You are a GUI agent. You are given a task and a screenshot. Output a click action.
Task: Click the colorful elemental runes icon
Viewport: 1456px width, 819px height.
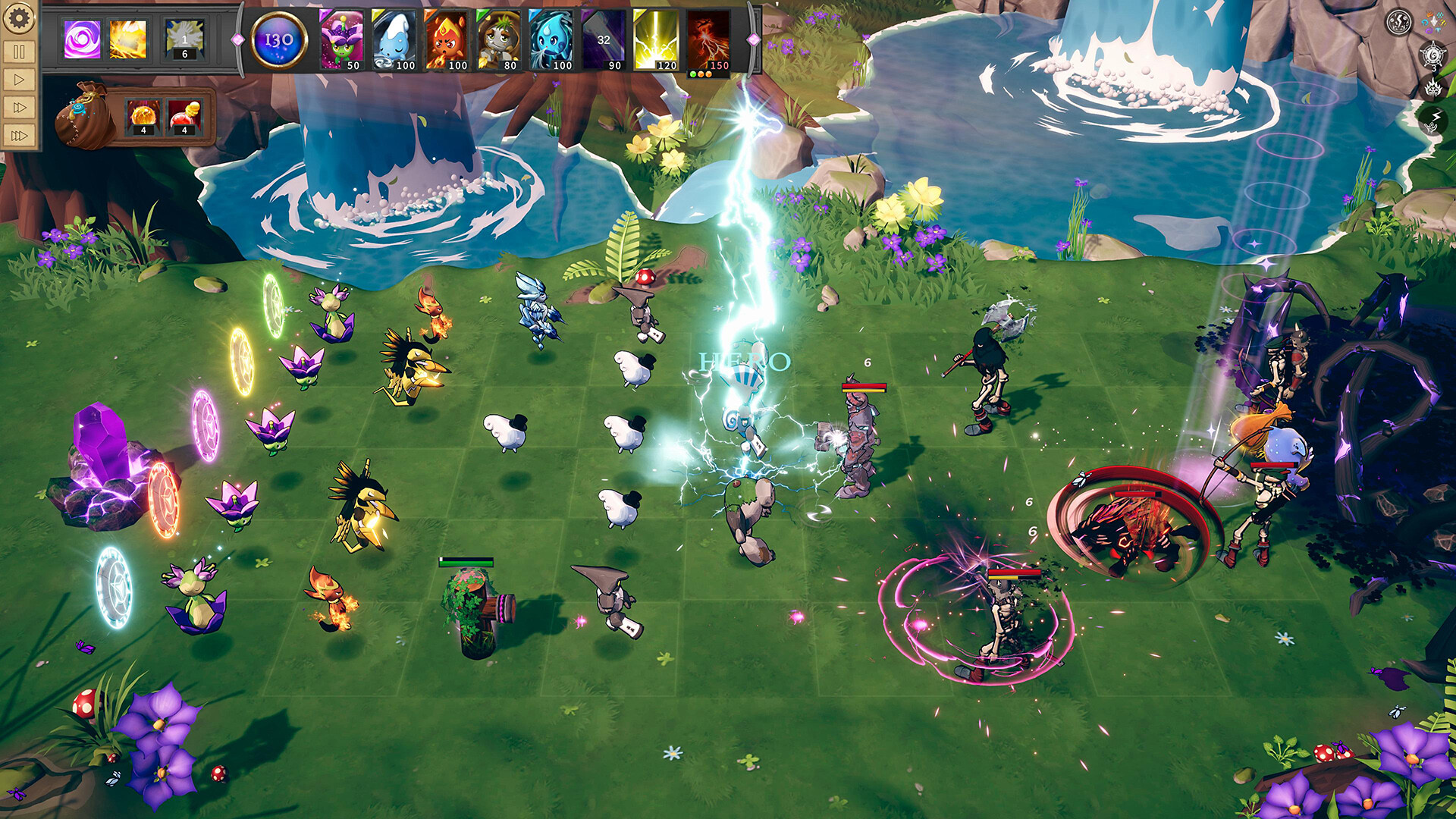1433,23
